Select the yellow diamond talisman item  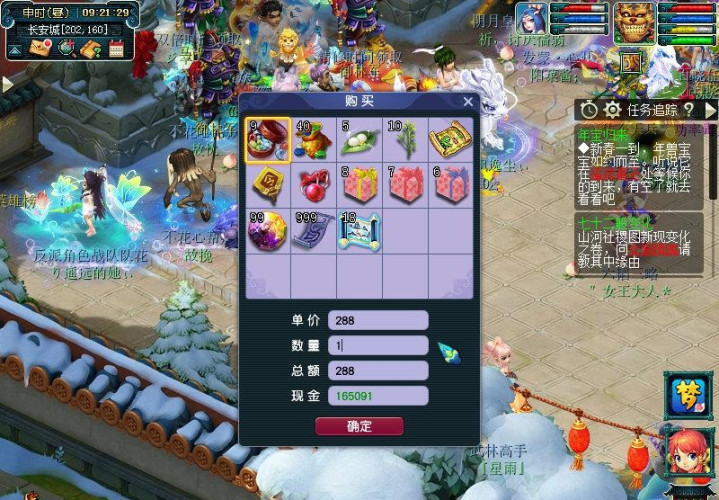pos(268,186)
